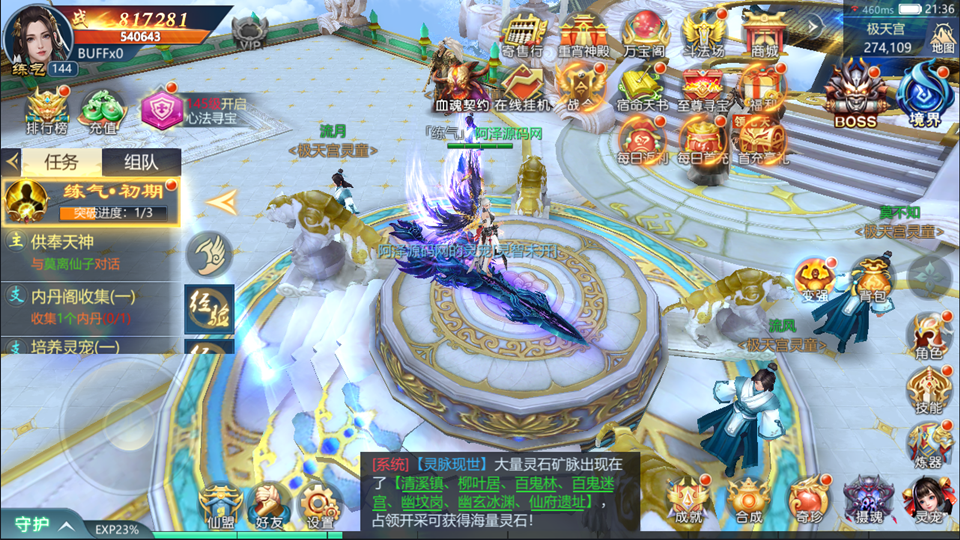Open the 设置 settings gear
Viewport: 960px width, 540px height.
coord(321,503)
